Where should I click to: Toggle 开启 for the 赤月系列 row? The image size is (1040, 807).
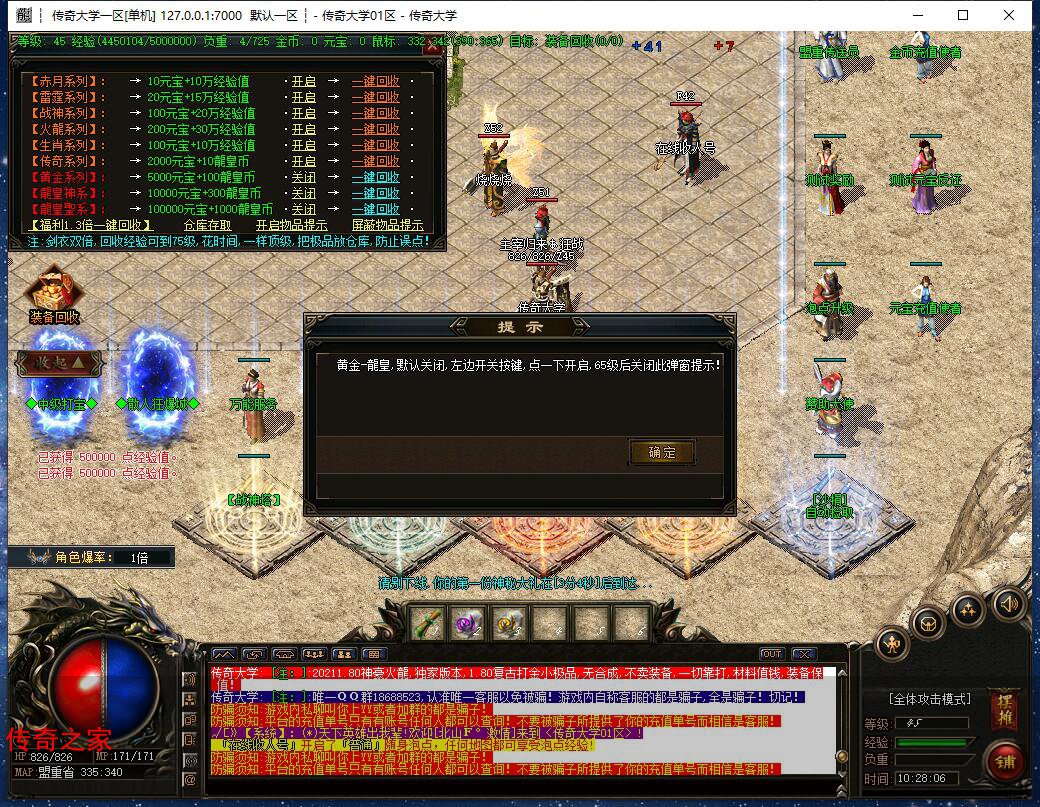click(303, 81)
